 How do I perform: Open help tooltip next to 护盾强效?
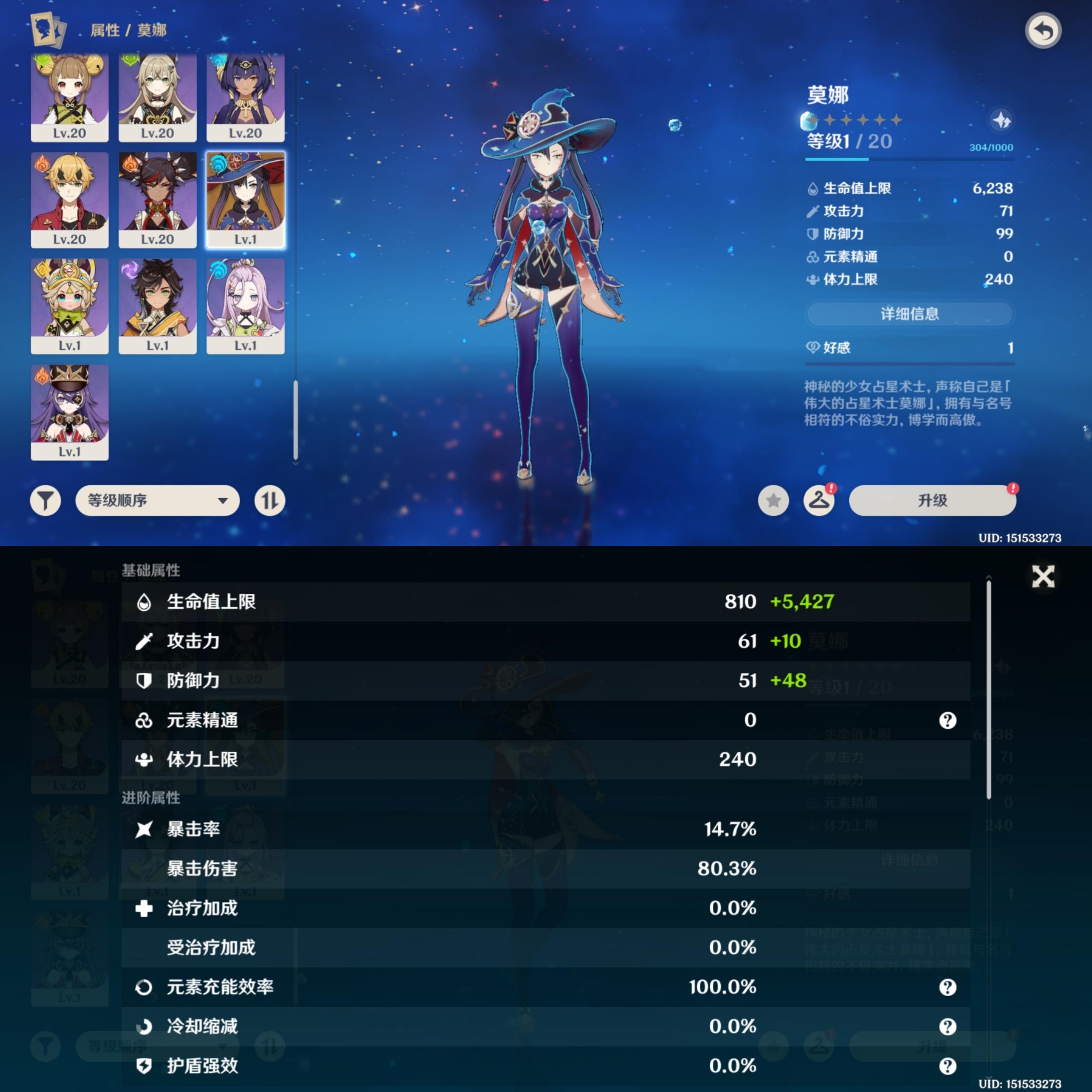point(948,1066)
